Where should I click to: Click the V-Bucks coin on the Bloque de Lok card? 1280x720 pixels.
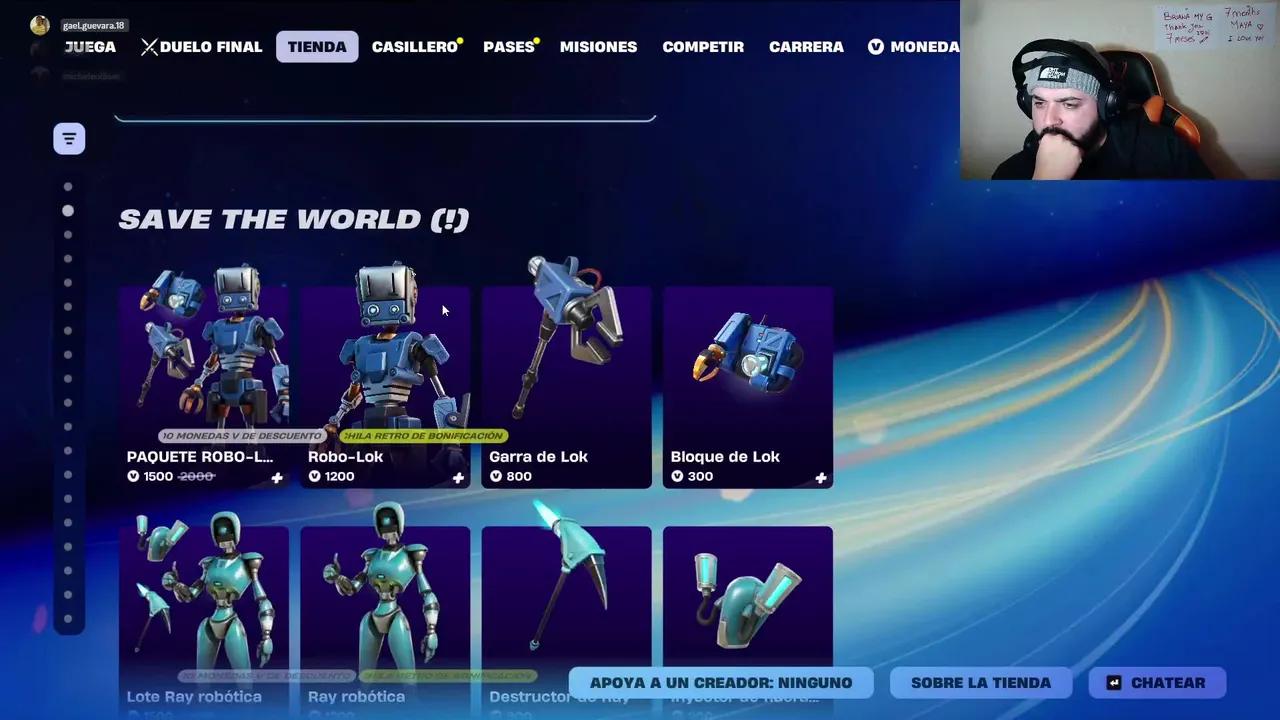(x=679, y=477)
